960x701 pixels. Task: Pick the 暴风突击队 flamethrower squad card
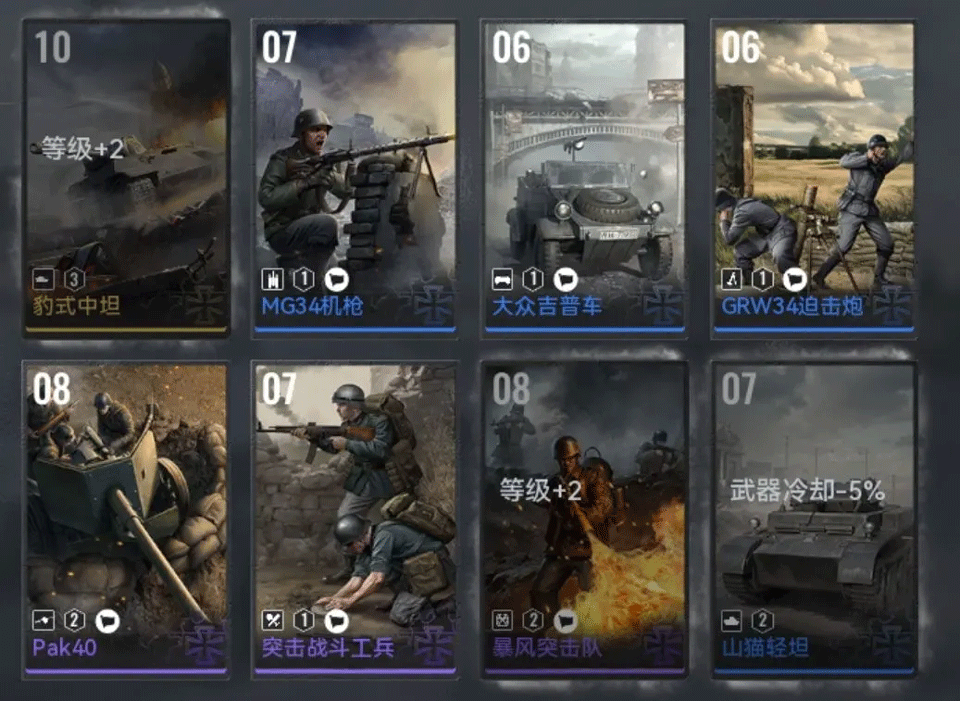pos(585,518)
